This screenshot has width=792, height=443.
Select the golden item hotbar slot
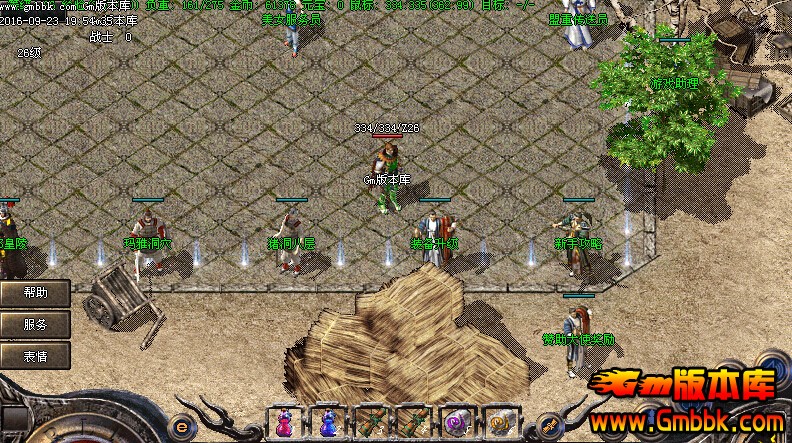pos(499,423)
